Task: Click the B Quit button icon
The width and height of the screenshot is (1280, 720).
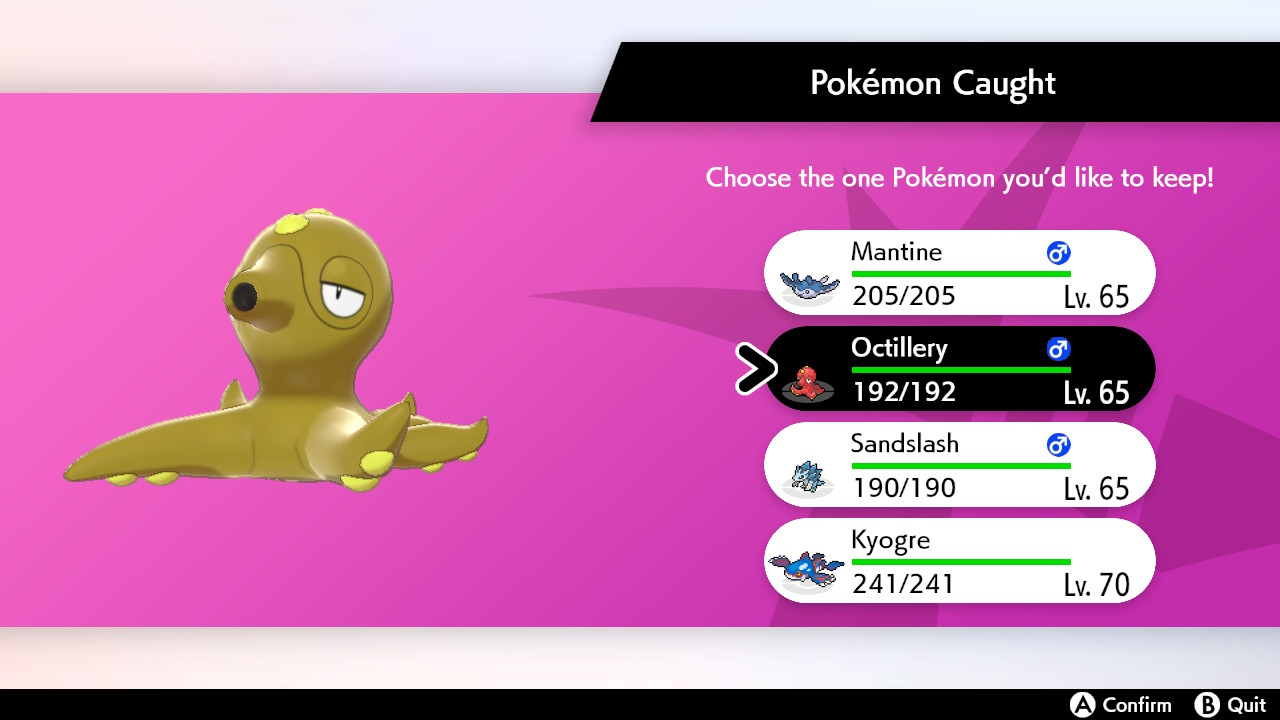Action: pos(1207,705)
